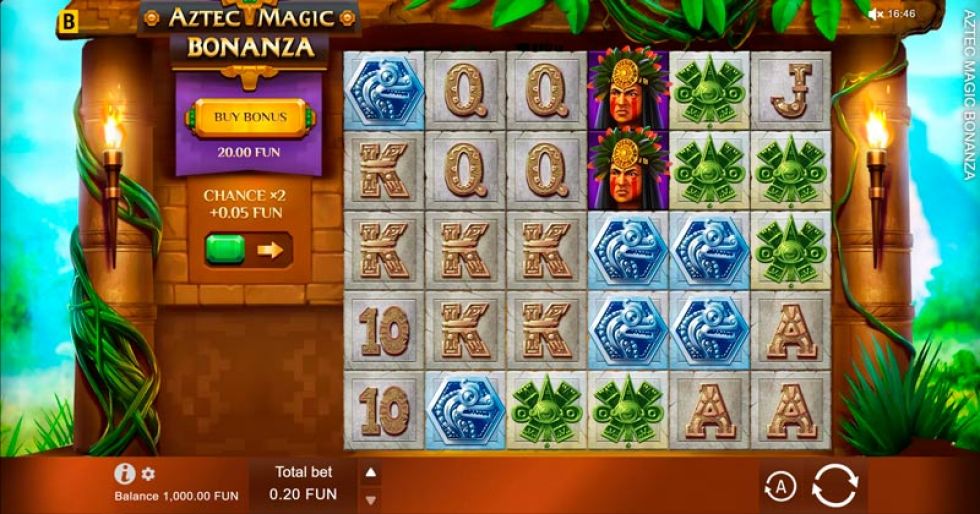Toggle the sound speaker icon
Viewport: 980px width, 514px height.
876,14
